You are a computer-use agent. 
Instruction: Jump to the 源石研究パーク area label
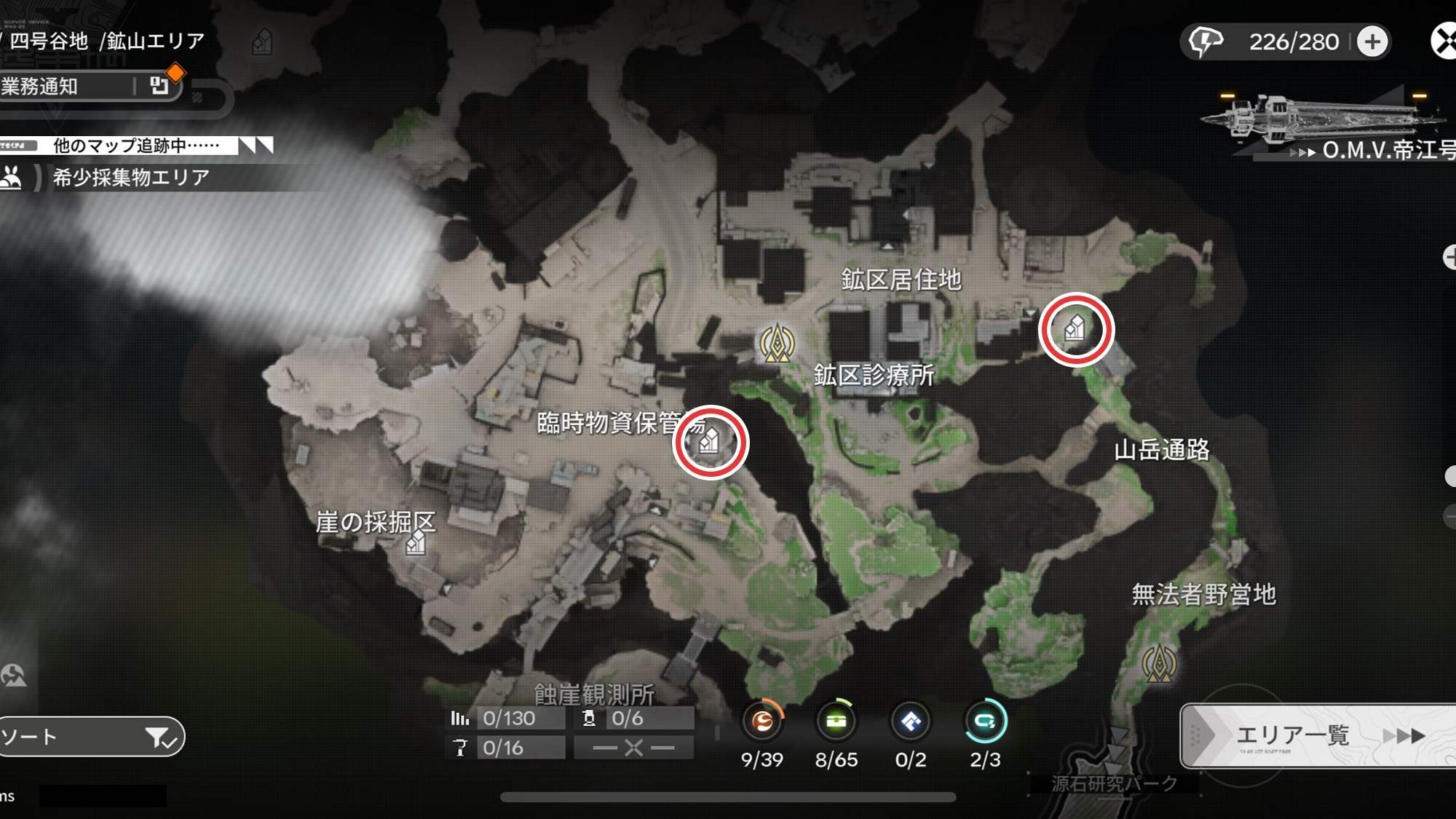pos(1114,783)
